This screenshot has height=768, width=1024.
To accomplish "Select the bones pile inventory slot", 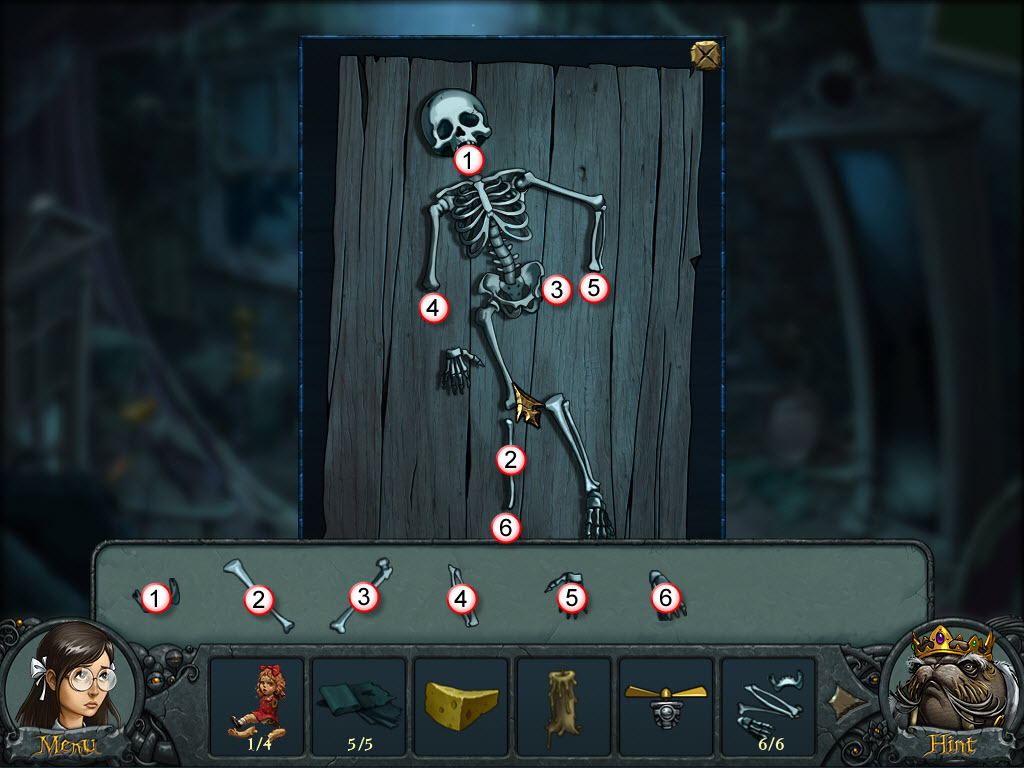I will click(x=767, y=703).
